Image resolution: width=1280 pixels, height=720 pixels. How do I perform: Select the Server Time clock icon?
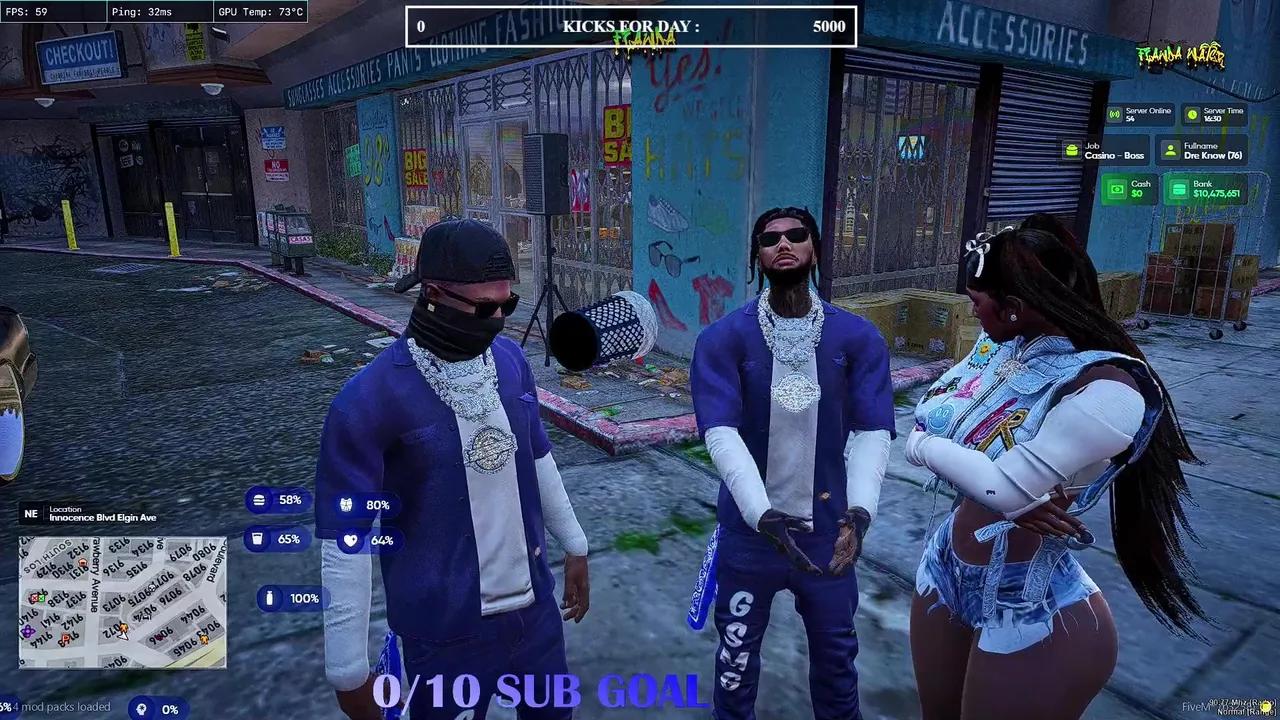pyautogui.click(x=1192, y=114)
